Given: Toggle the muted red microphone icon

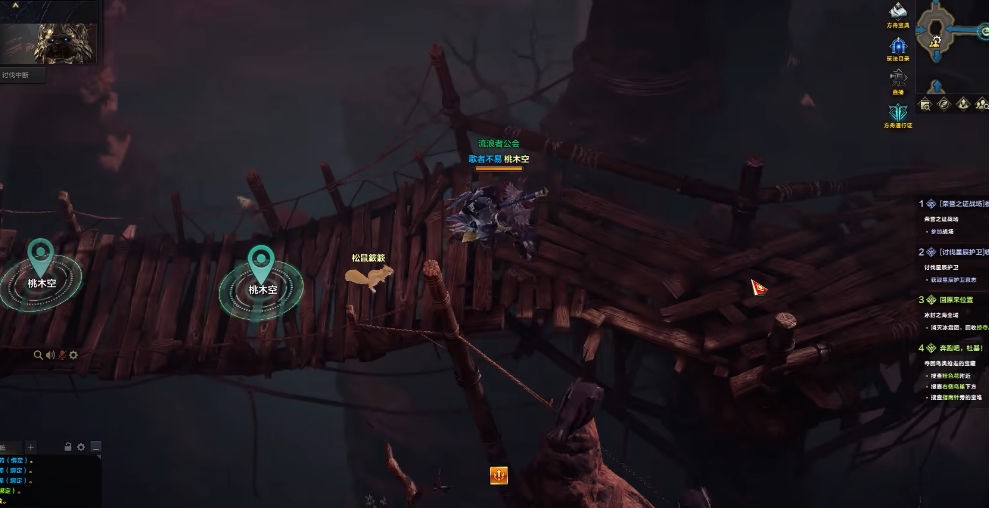Looking at the screenshot, I should tap(62, 355).
